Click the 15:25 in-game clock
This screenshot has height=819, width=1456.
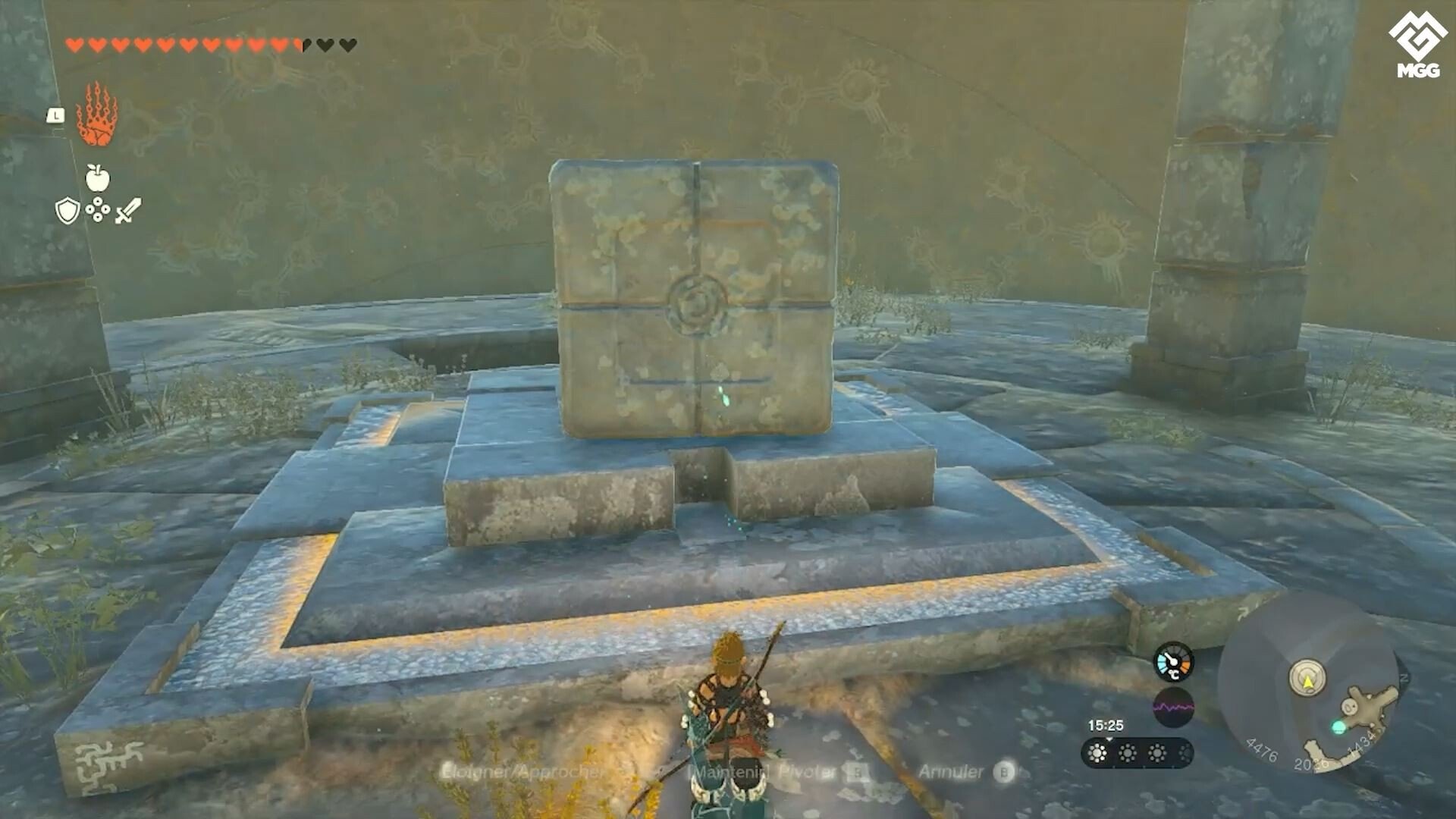[x=1106, y=725]
